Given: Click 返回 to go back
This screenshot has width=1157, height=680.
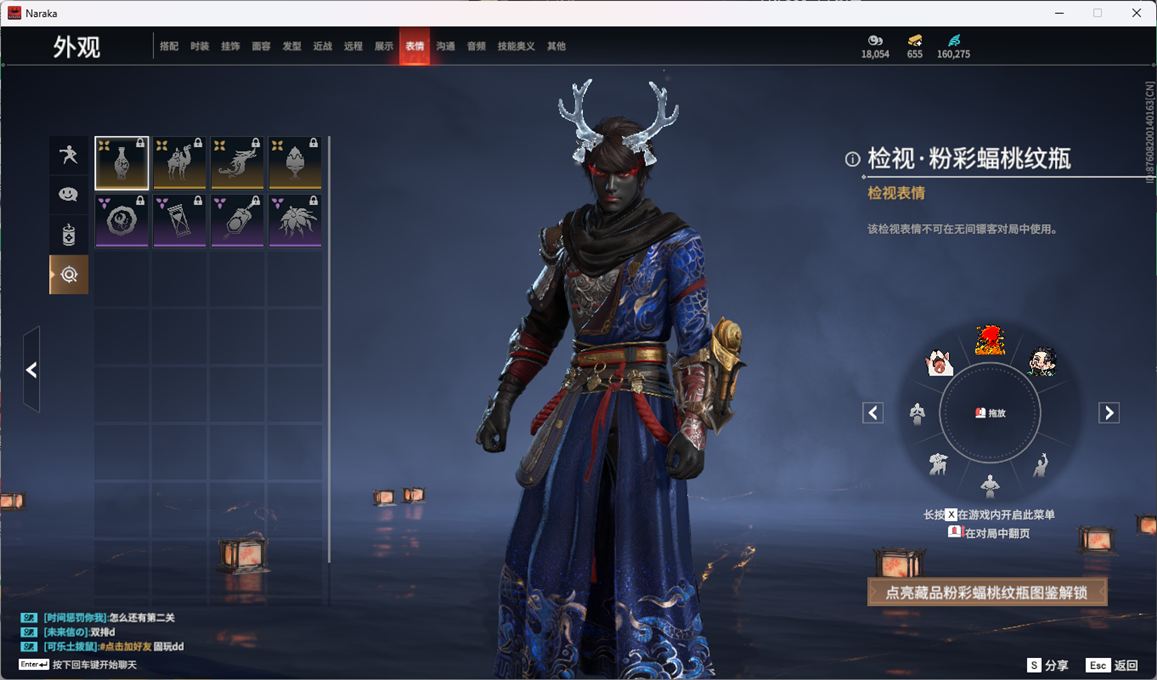Looking at the screenshot, I should [1113, 665].
